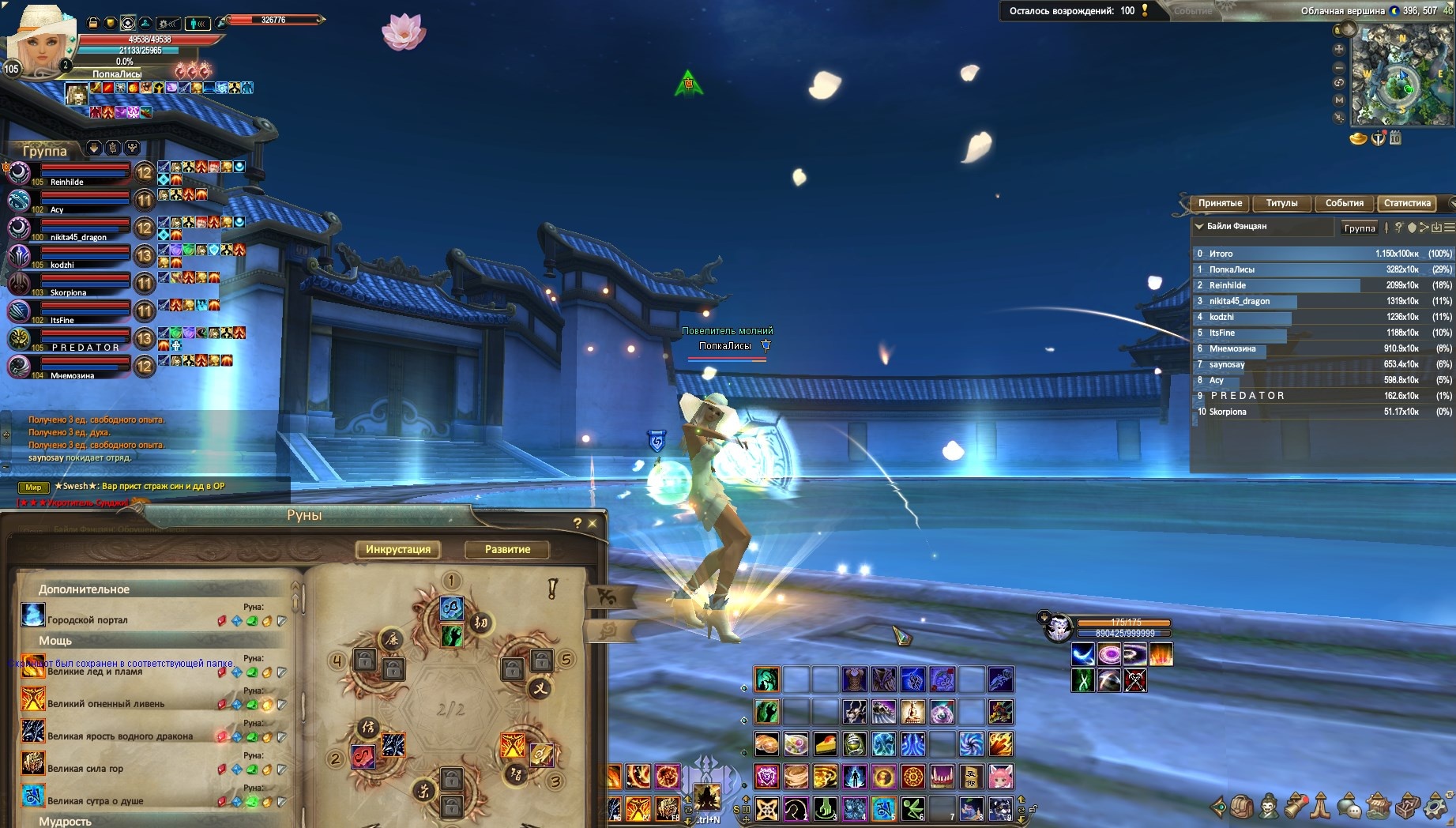Open the Группа filter dropdown

click(x=1360, y=228)
